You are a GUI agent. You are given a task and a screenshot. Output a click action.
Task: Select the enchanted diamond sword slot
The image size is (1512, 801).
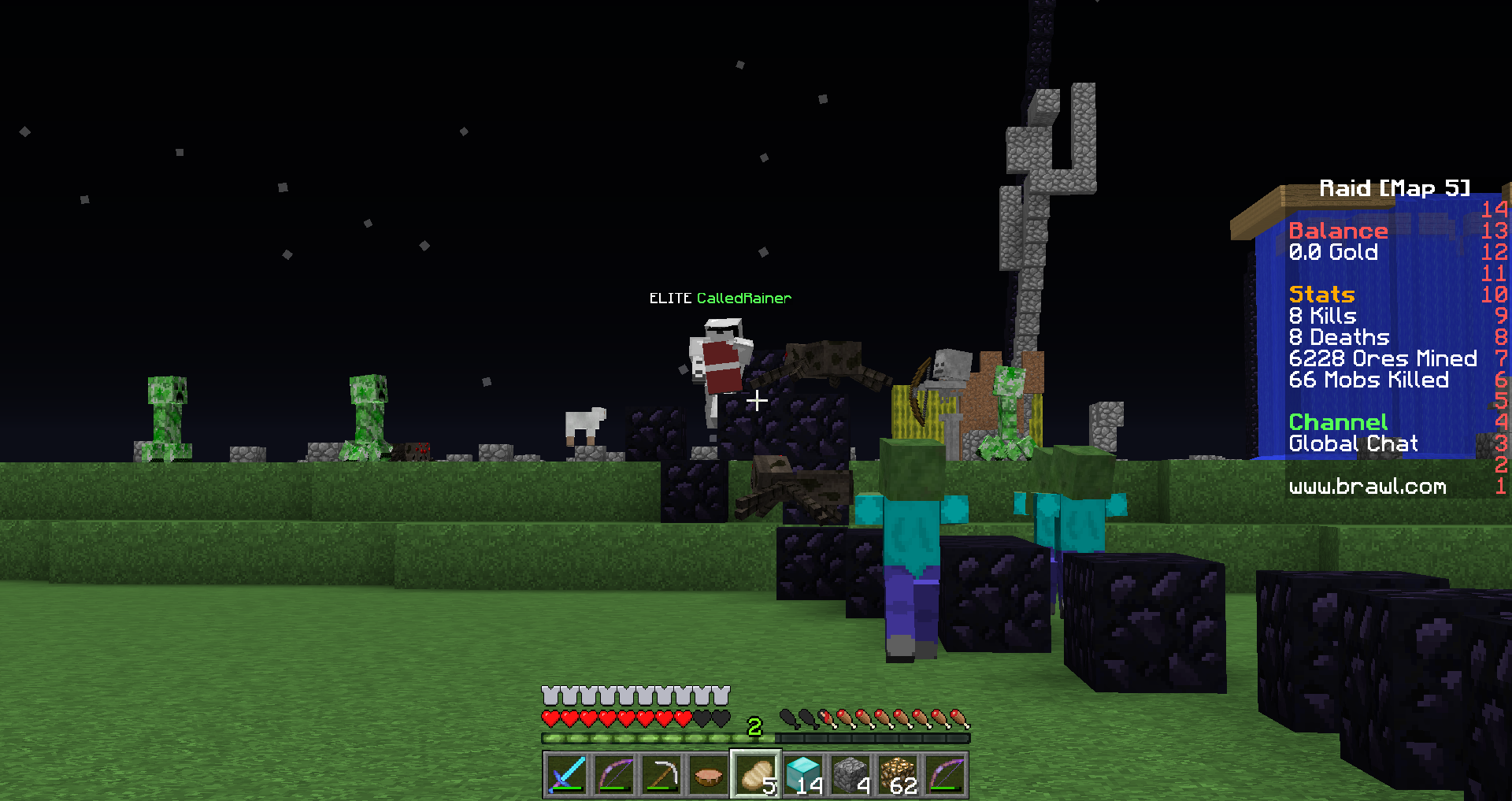tap(566, 775)
